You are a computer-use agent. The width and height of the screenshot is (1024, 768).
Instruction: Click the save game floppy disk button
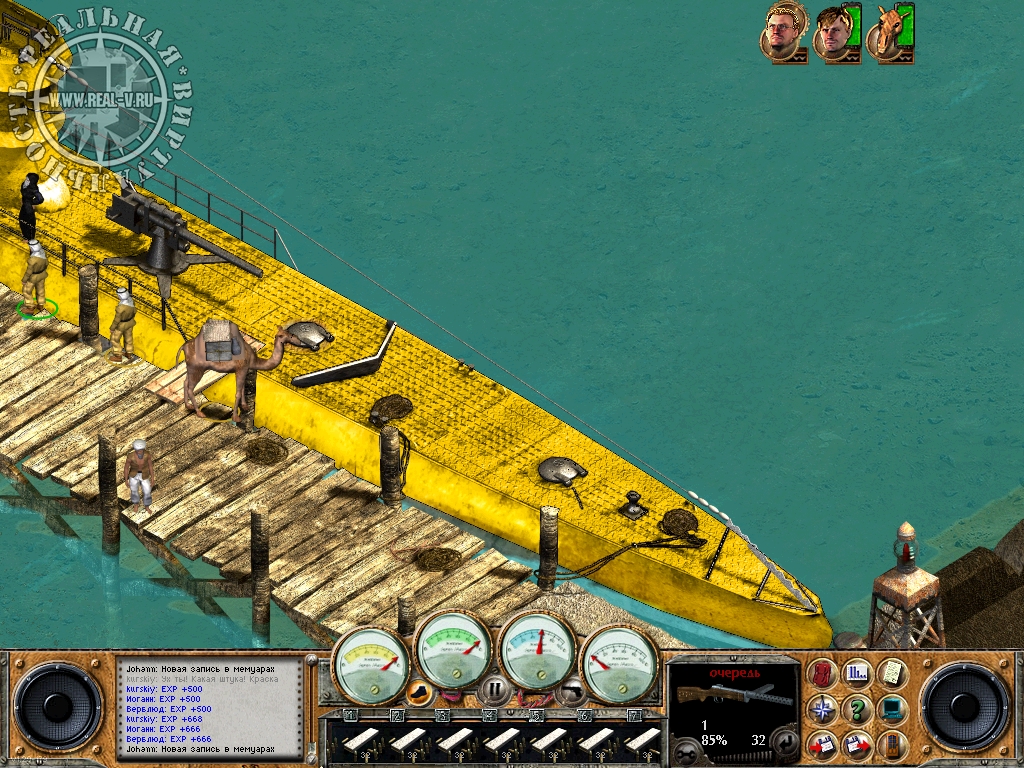coord(824,745)
